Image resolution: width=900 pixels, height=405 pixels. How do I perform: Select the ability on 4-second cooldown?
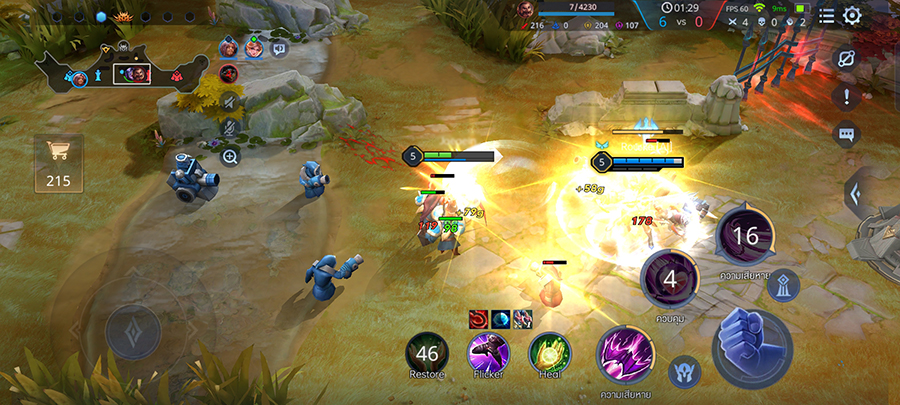coord(669,279)
